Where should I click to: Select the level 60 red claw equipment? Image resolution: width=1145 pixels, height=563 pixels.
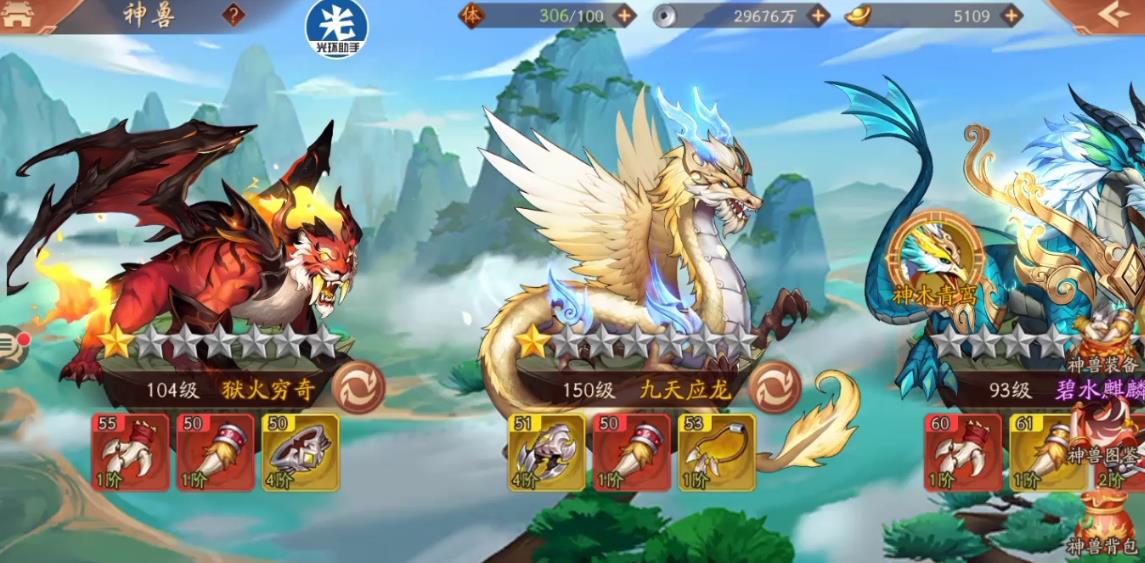963,452
